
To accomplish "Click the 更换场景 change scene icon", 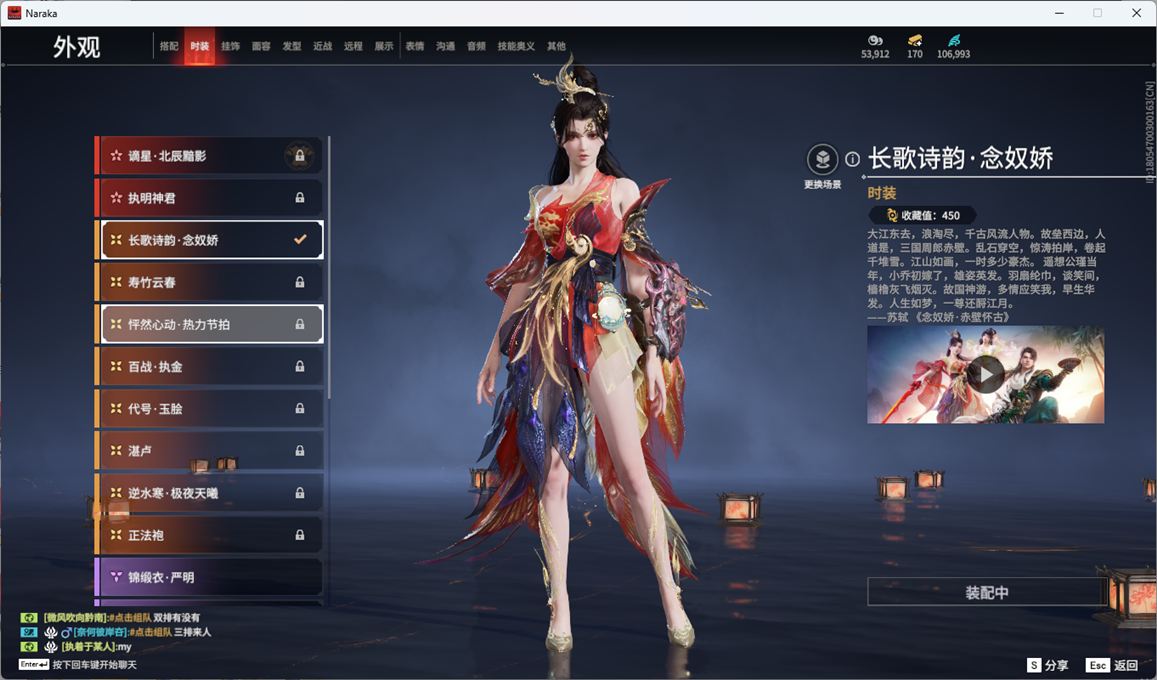I will (822, 160).
